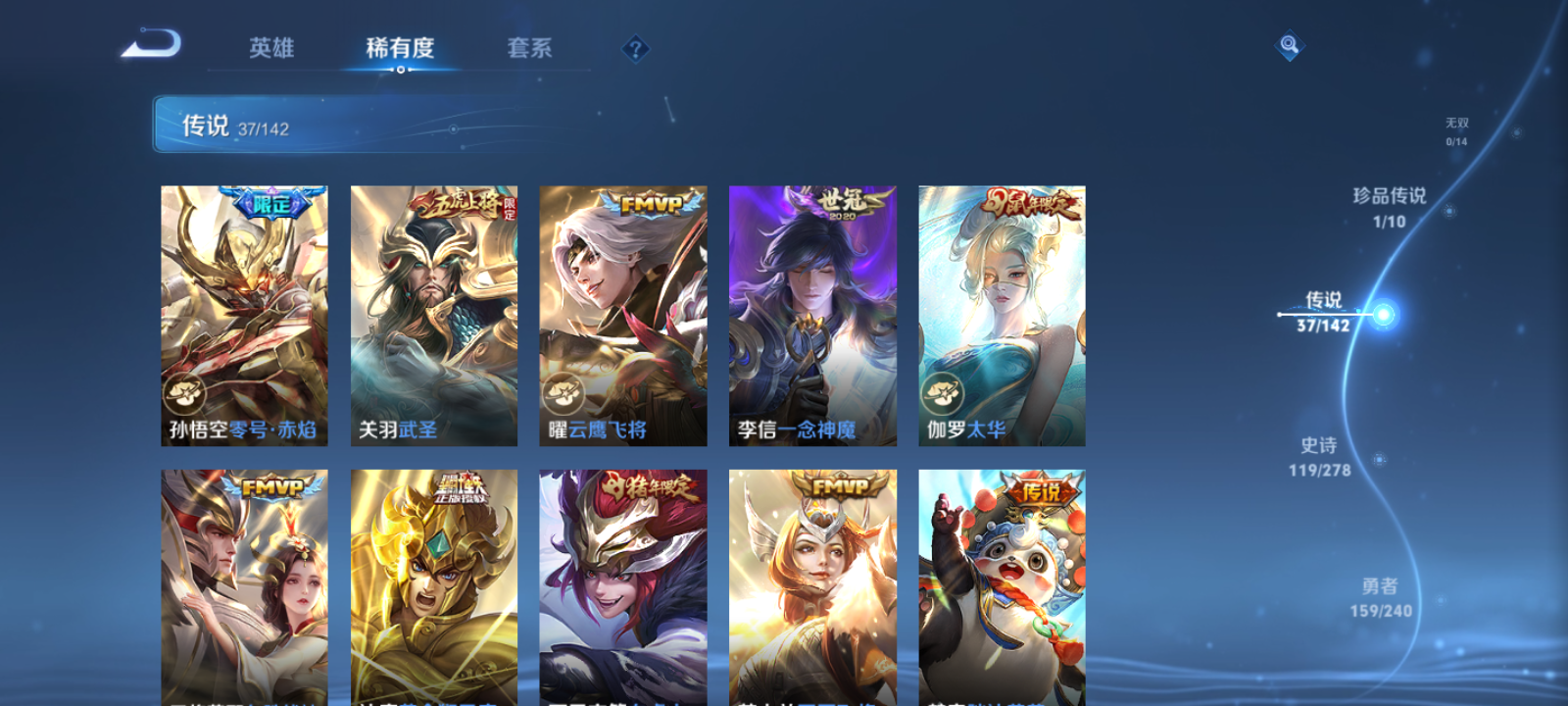This screenshot has height=706, width=1568.
Task: Open Guan Yu's 武圣 skin card
Action: (x=431, y=314)
